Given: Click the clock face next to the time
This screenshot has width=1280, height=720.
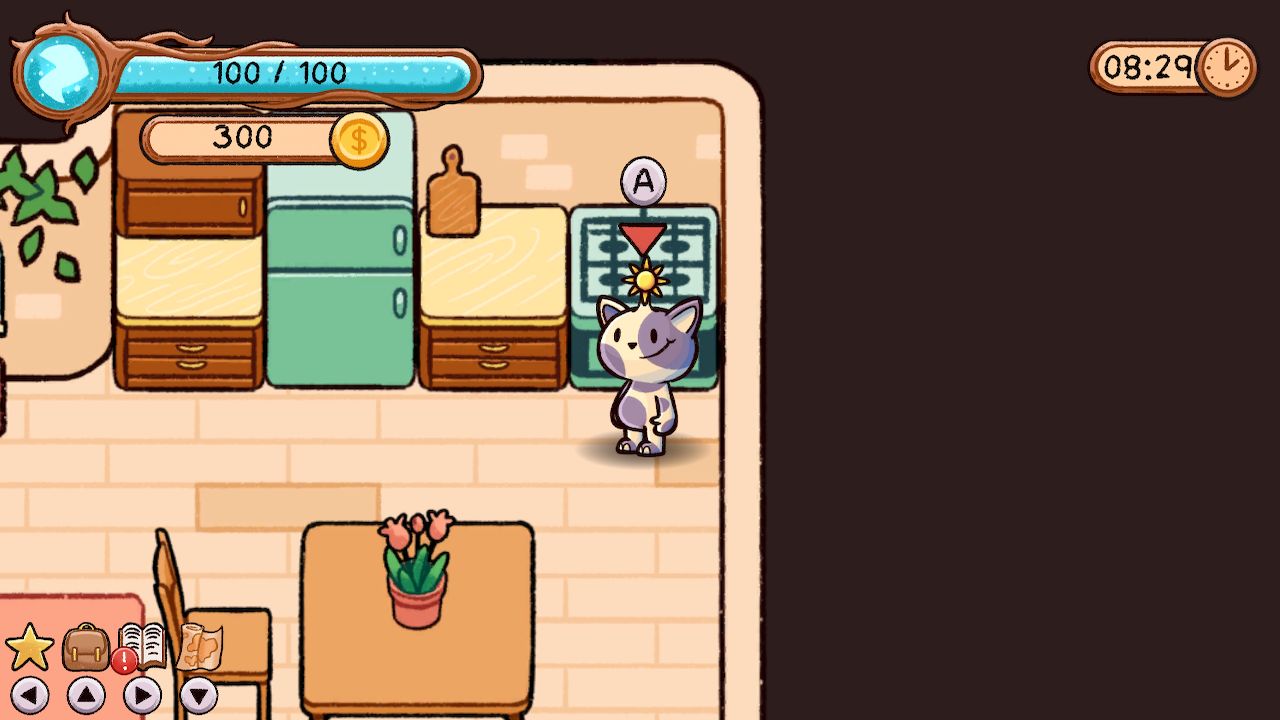Looking at the screenshot, I should [1228, 68].
